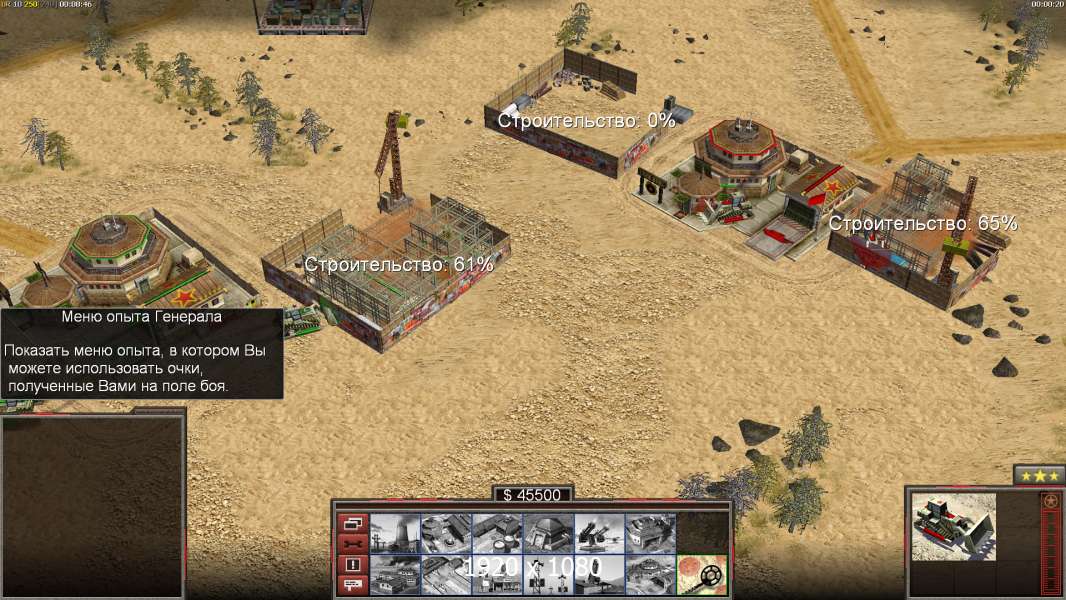Click the red overlapping windows button

click(353, 522)
